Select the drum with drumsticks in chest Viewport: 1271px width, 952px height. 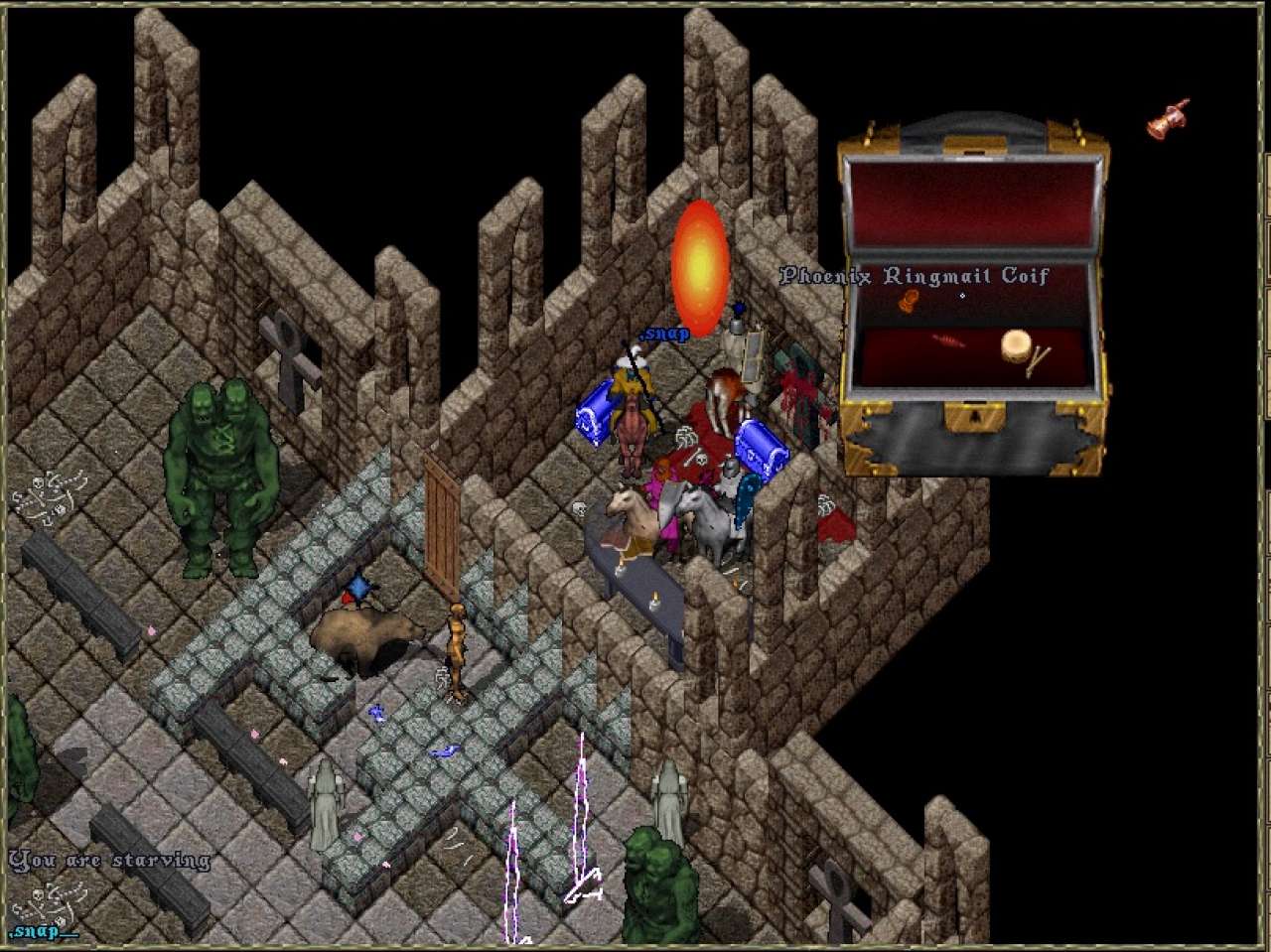1016,348
